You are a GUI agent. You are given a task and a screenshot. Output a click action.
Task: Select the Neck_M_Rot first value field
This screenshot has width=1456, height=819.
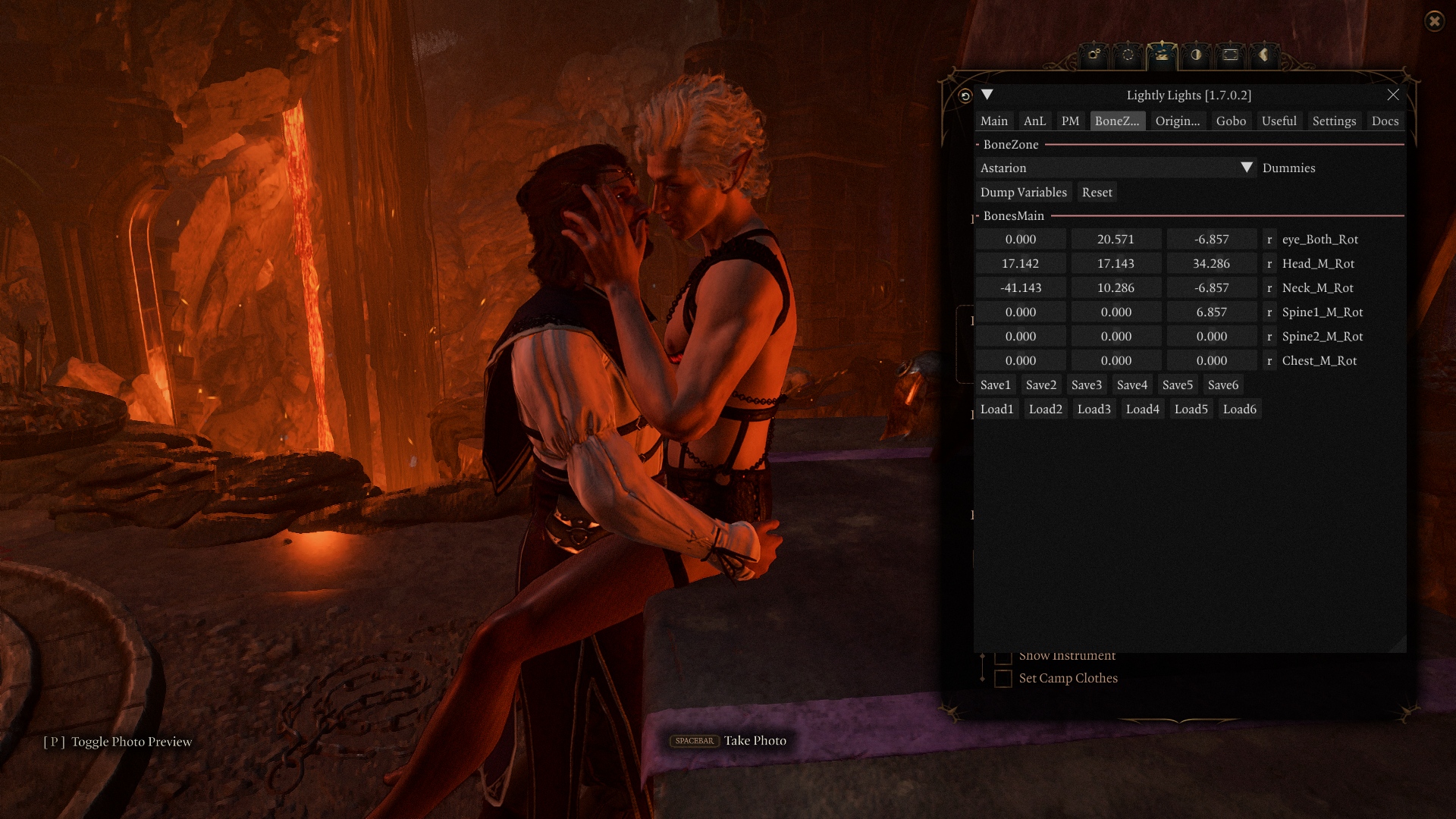(x=1020, y=288)
